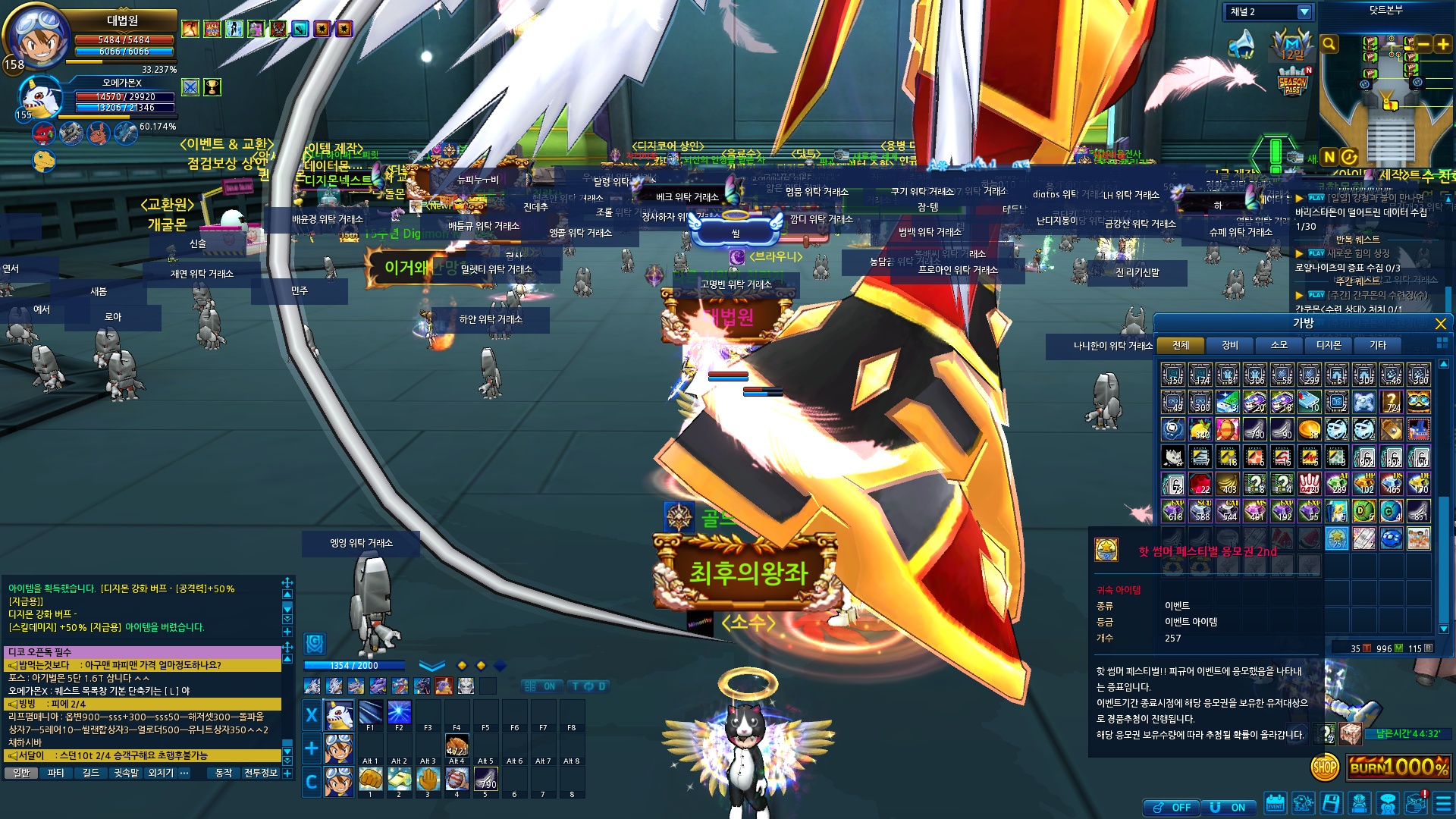Switch chat to the 파티 tab

click(x=55, y=773)
